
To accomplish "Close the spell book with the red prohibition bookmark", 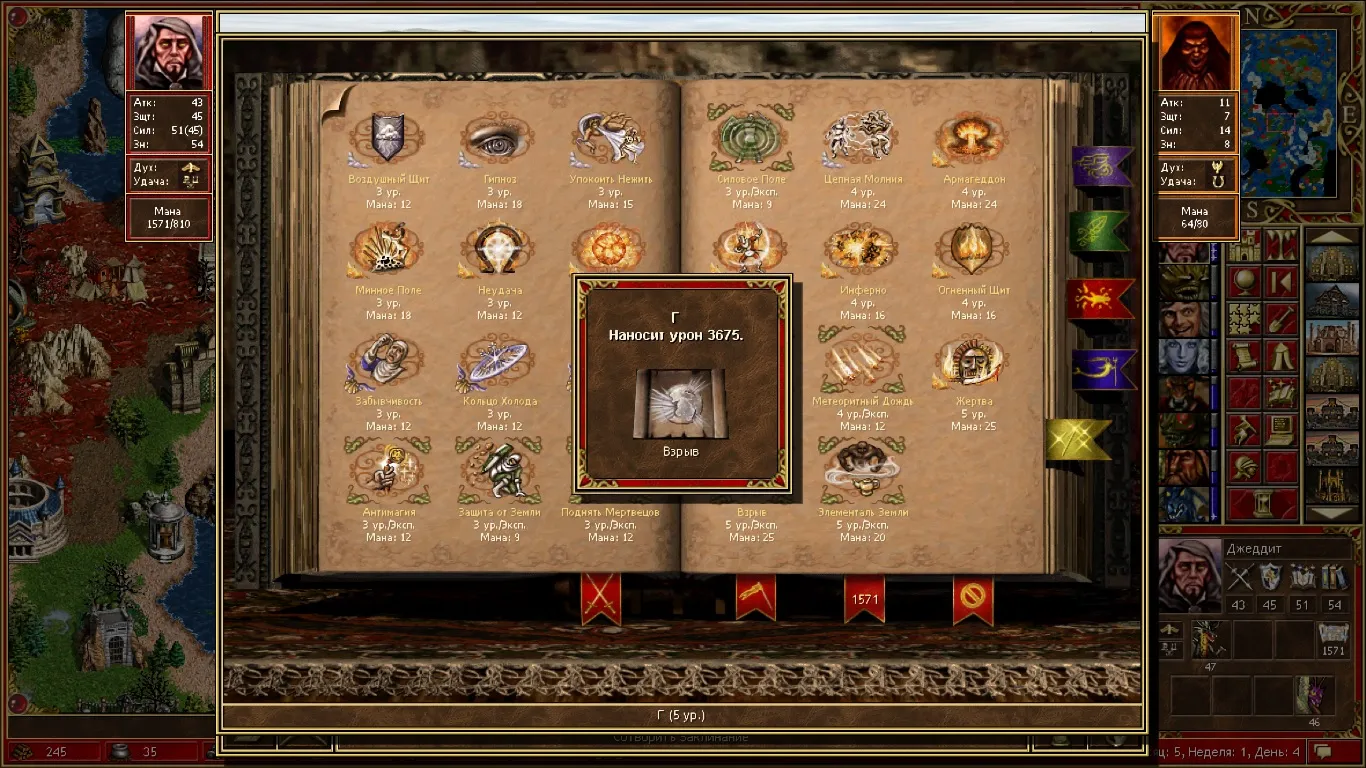I will click(x=973, y=598).
